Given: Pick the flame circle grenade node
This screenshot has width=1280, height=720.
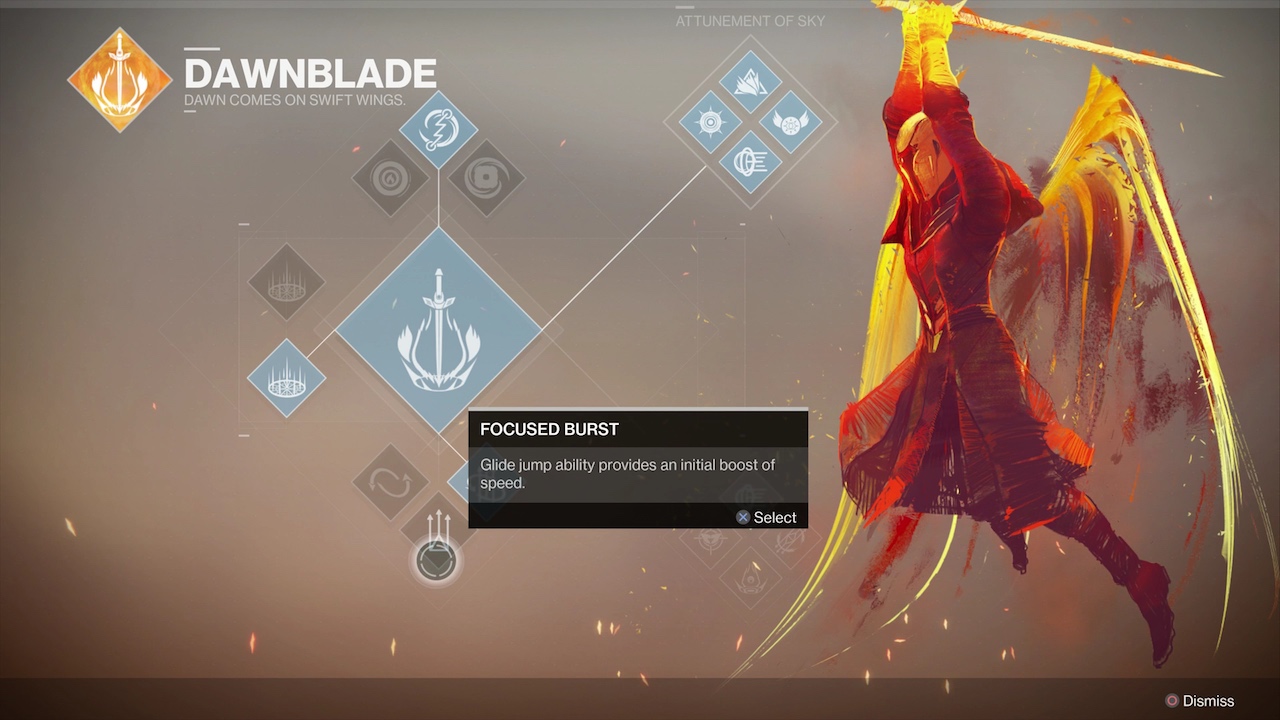Looking at the screenshot, I should tap(391, 179).
